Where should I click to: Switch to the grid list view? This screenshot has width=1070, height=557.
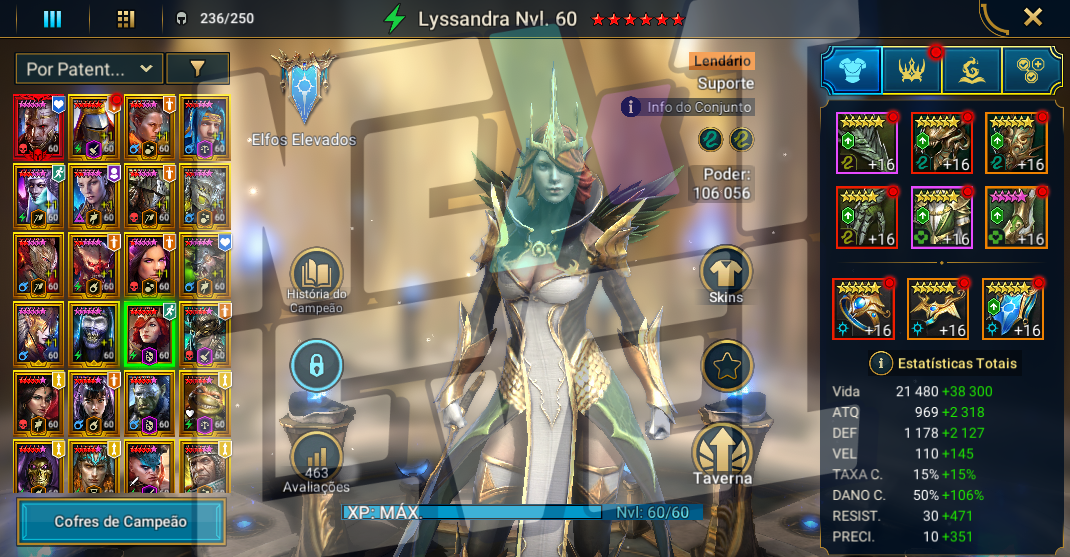(x=125, y=18)
